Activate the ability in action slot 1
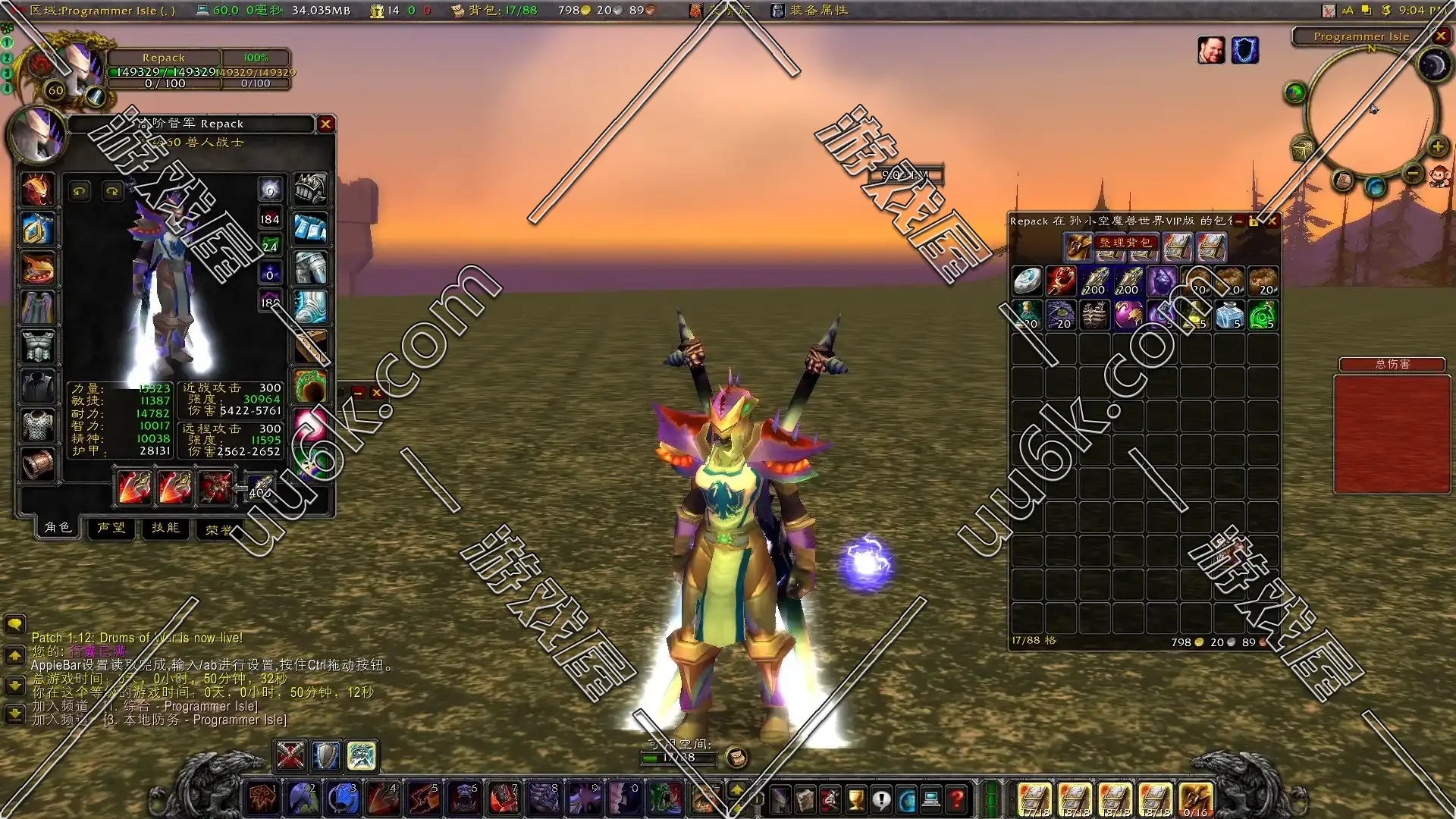1456x819 pixels. click(x=262, y=798)
